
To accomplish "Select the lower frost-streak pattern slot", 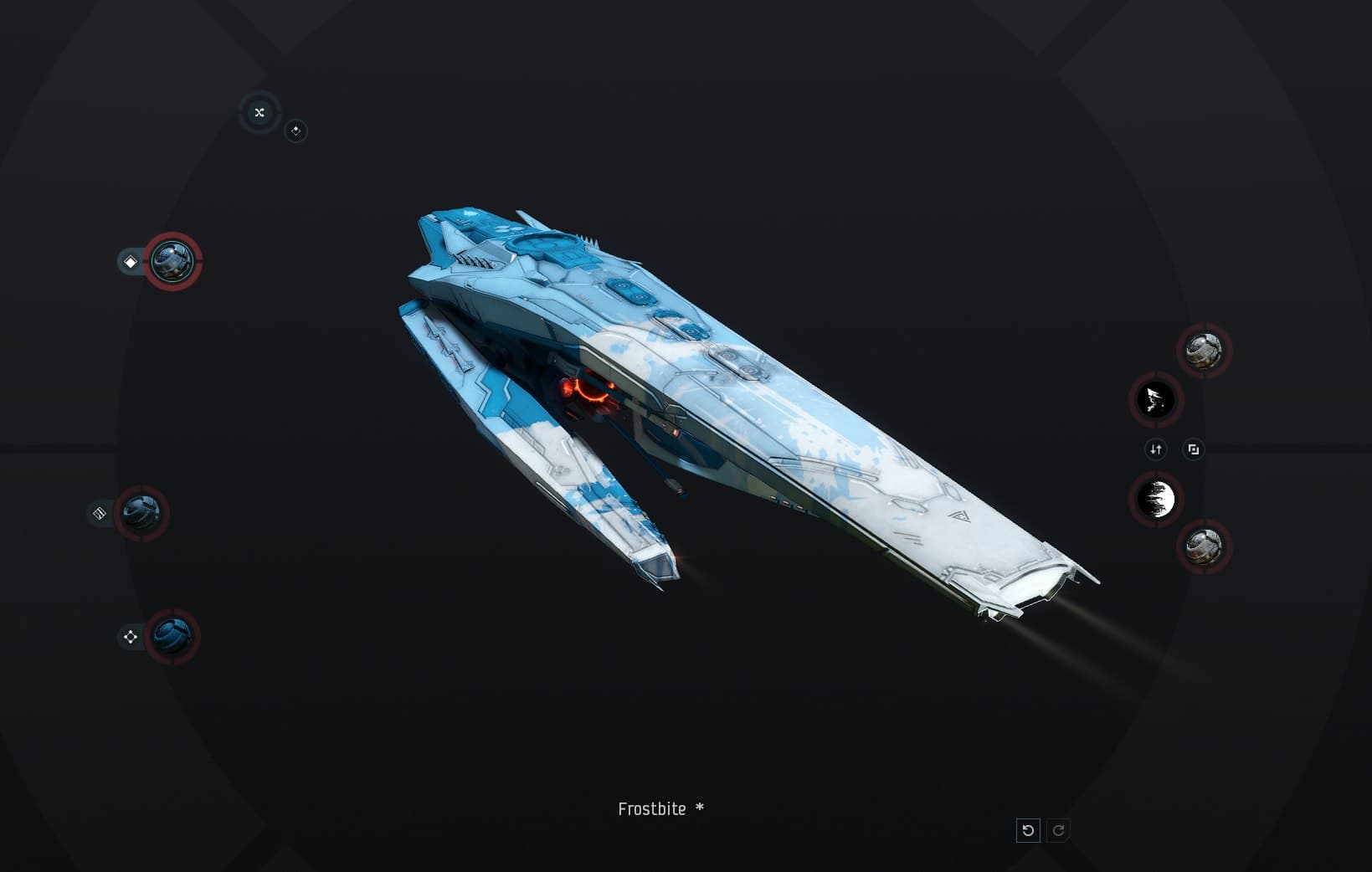I will 1156,500.
